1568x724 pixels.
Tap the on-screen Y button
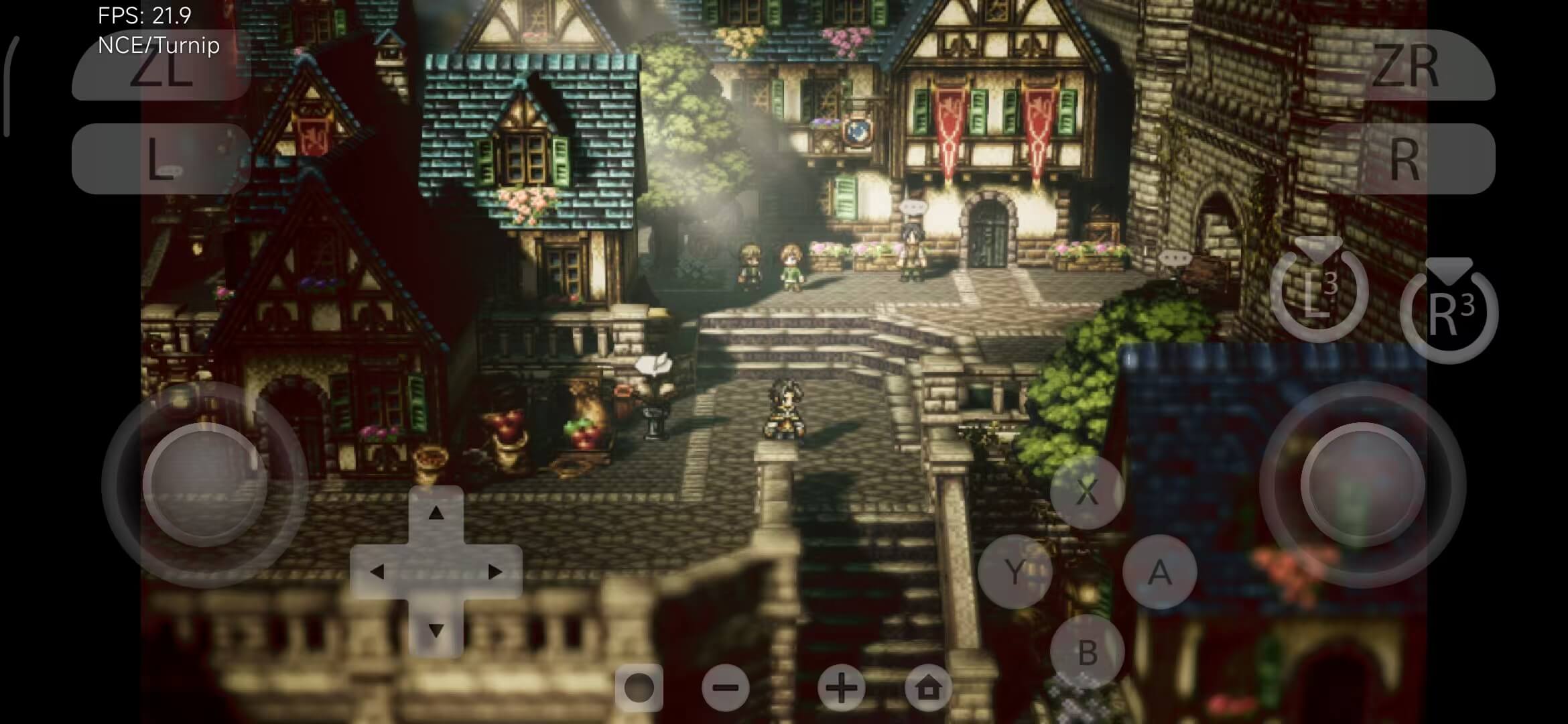click(1015, 572)
